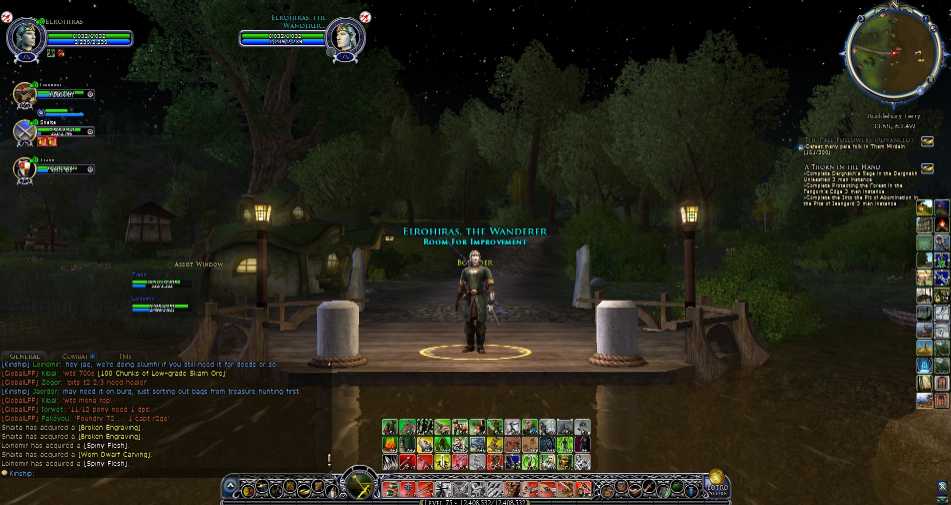Switch to the General chat tab

click(x=25, y=355)
